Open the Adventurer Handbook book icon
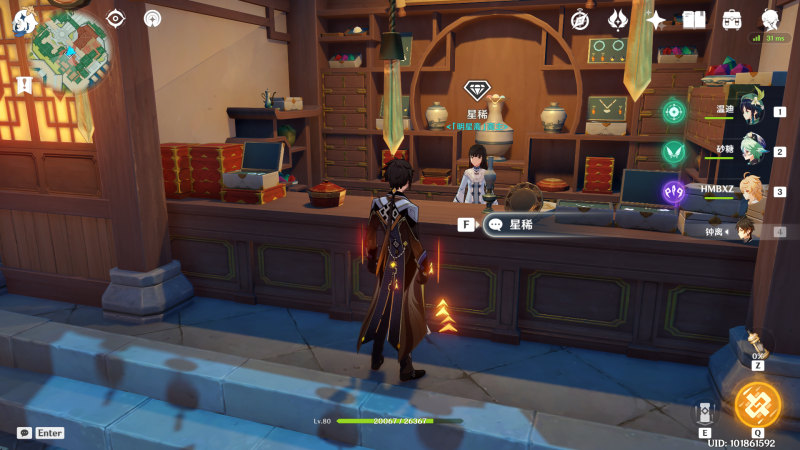Image resolution: width=800 pixels, height=450 pixels. click(x=694, y=19)
